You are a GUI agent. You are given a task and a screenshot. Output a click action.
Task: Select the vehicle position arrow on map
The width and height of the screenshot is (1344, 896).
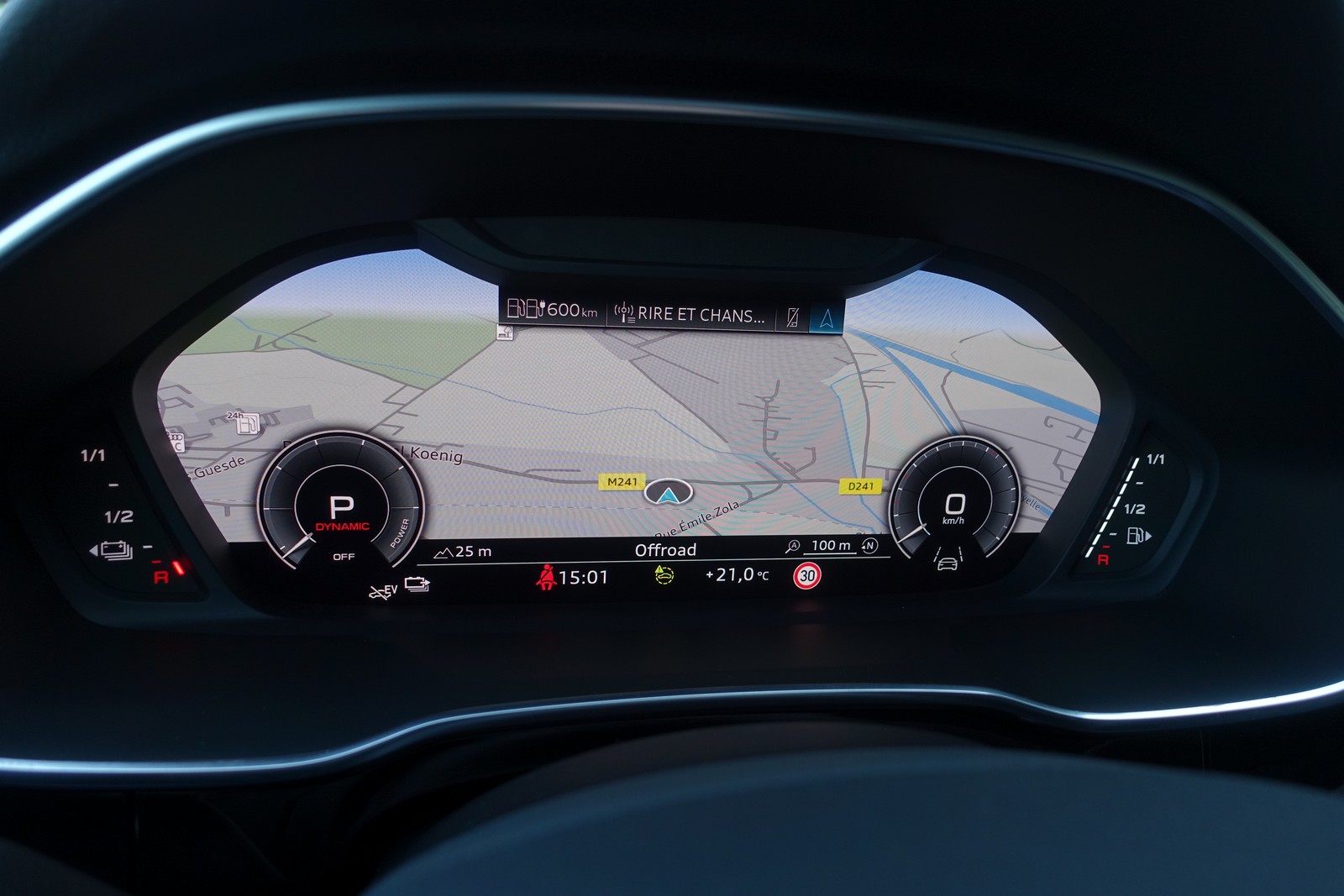668,493
